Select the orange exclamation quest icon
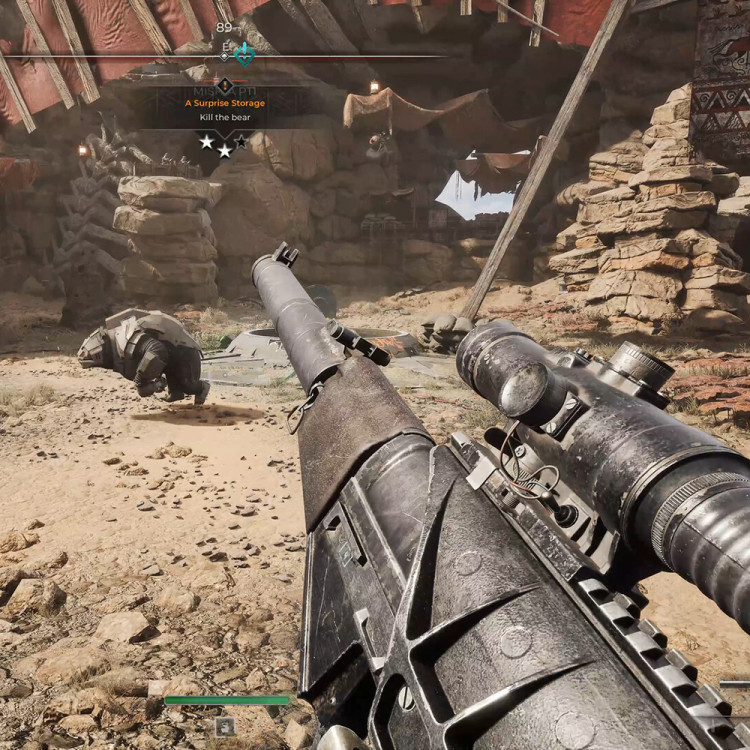Screen dimensions: 750x750 pyautogui.click(x=225, y=86)
